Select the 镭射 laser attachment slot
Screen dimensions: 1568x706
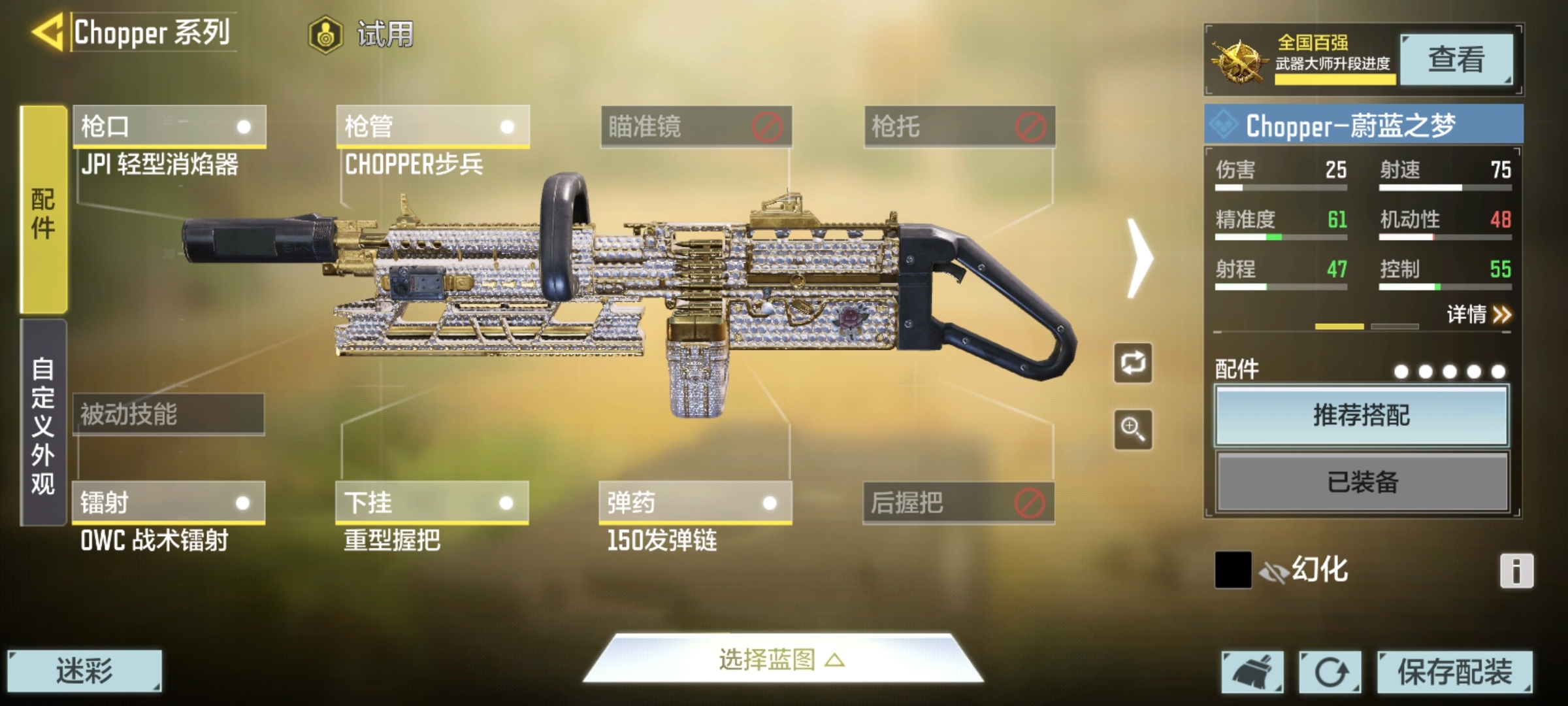tap(169, 503)
